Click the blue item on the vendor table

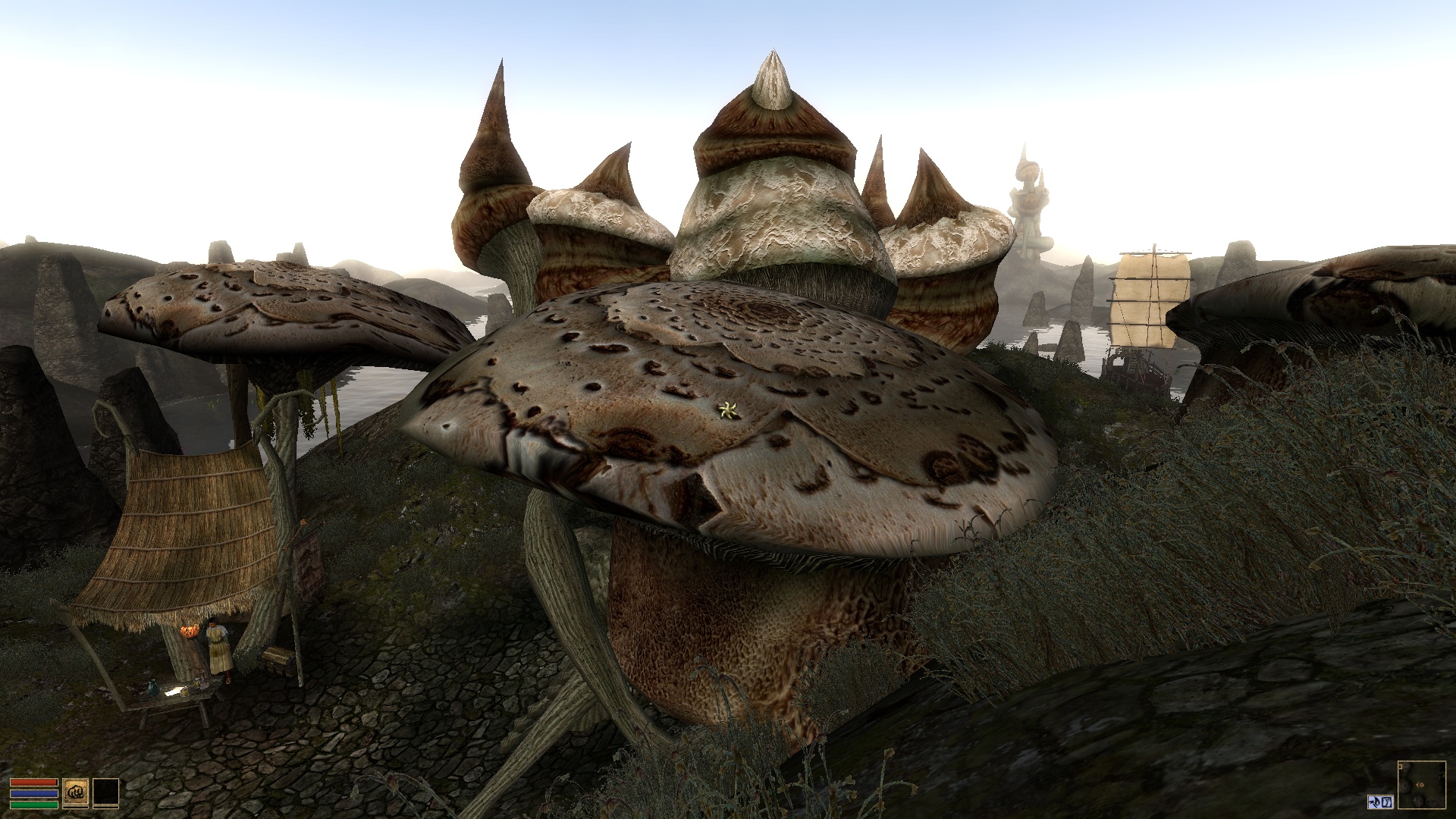click(153, 688)
